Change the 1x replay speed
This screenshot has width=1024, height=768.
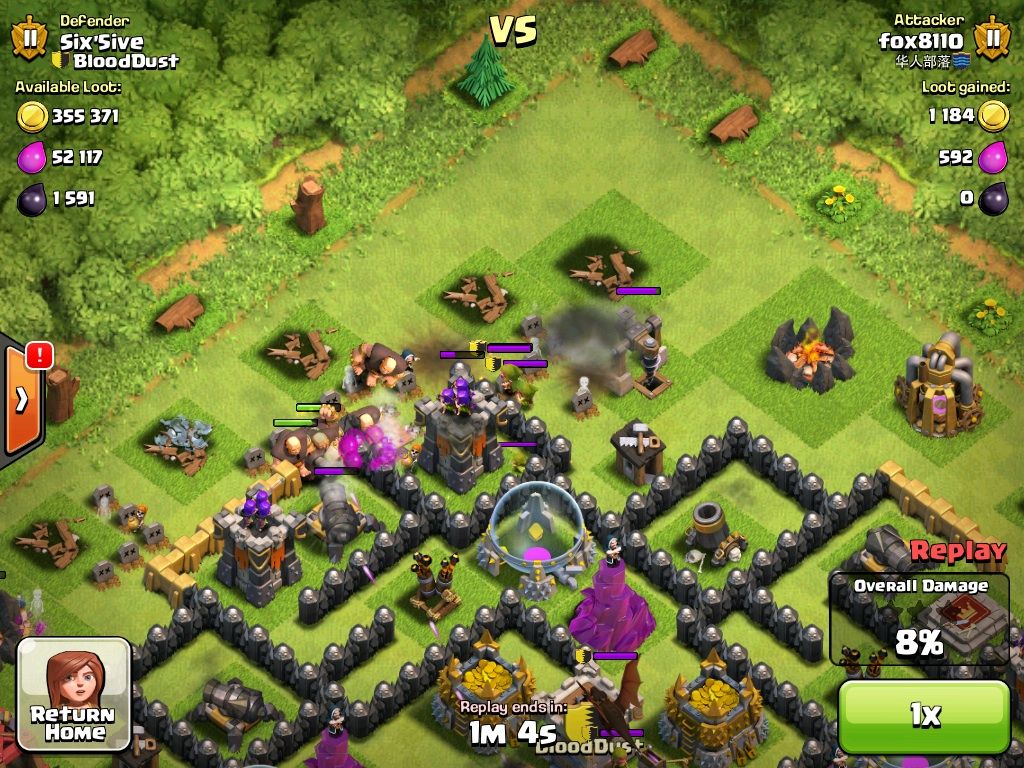click(x=923, y=715)
